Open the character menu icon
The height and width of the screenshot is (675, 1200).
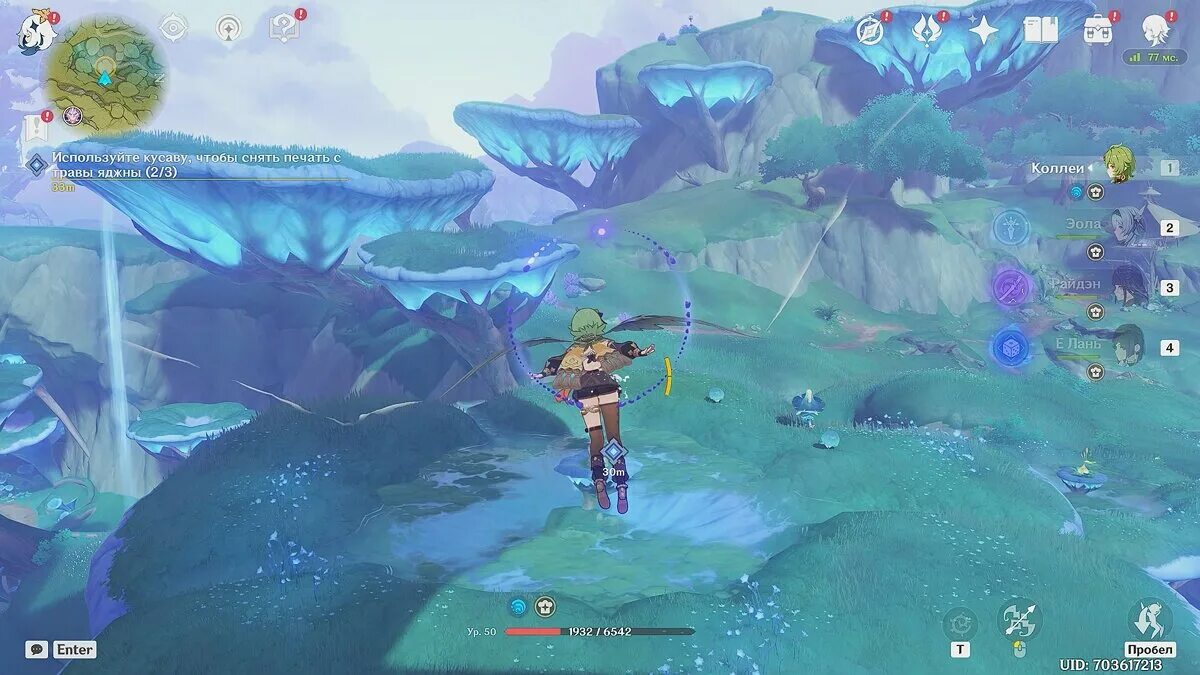pyautogui.click(x=1157, y=30)
